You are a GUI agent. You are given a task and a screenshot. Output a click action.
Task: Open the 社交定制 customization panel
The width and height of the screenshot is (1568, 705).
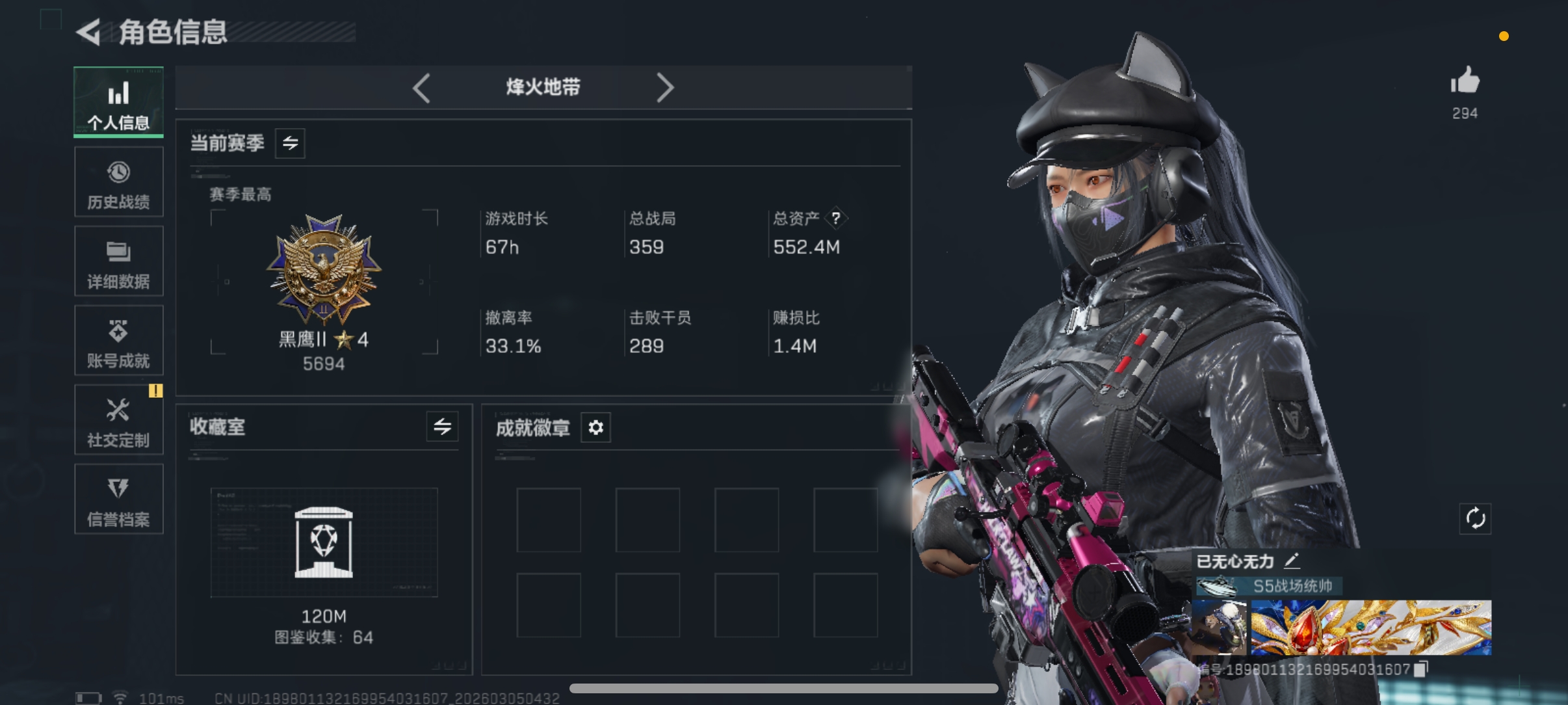118,420
